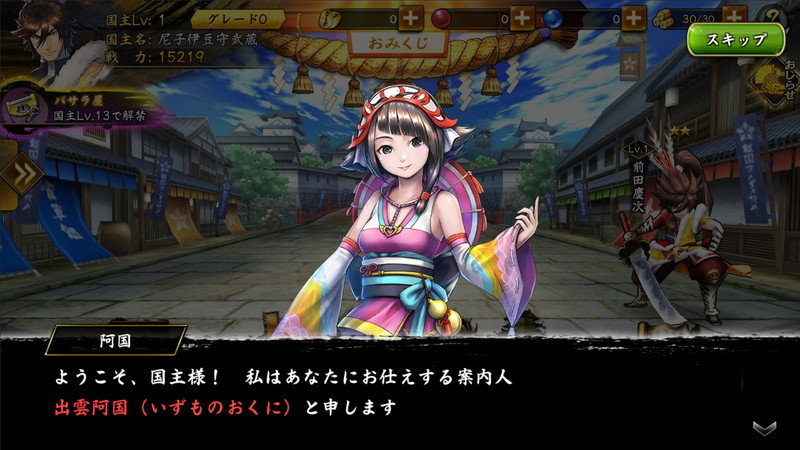Open the おみくじ fortune sign

397,46
